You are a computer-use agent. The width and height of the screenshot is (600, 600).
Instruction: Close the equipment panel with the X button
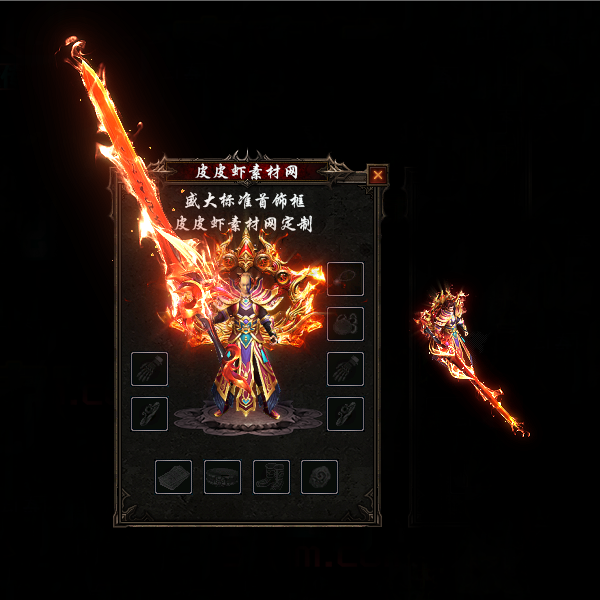point(378,175)
